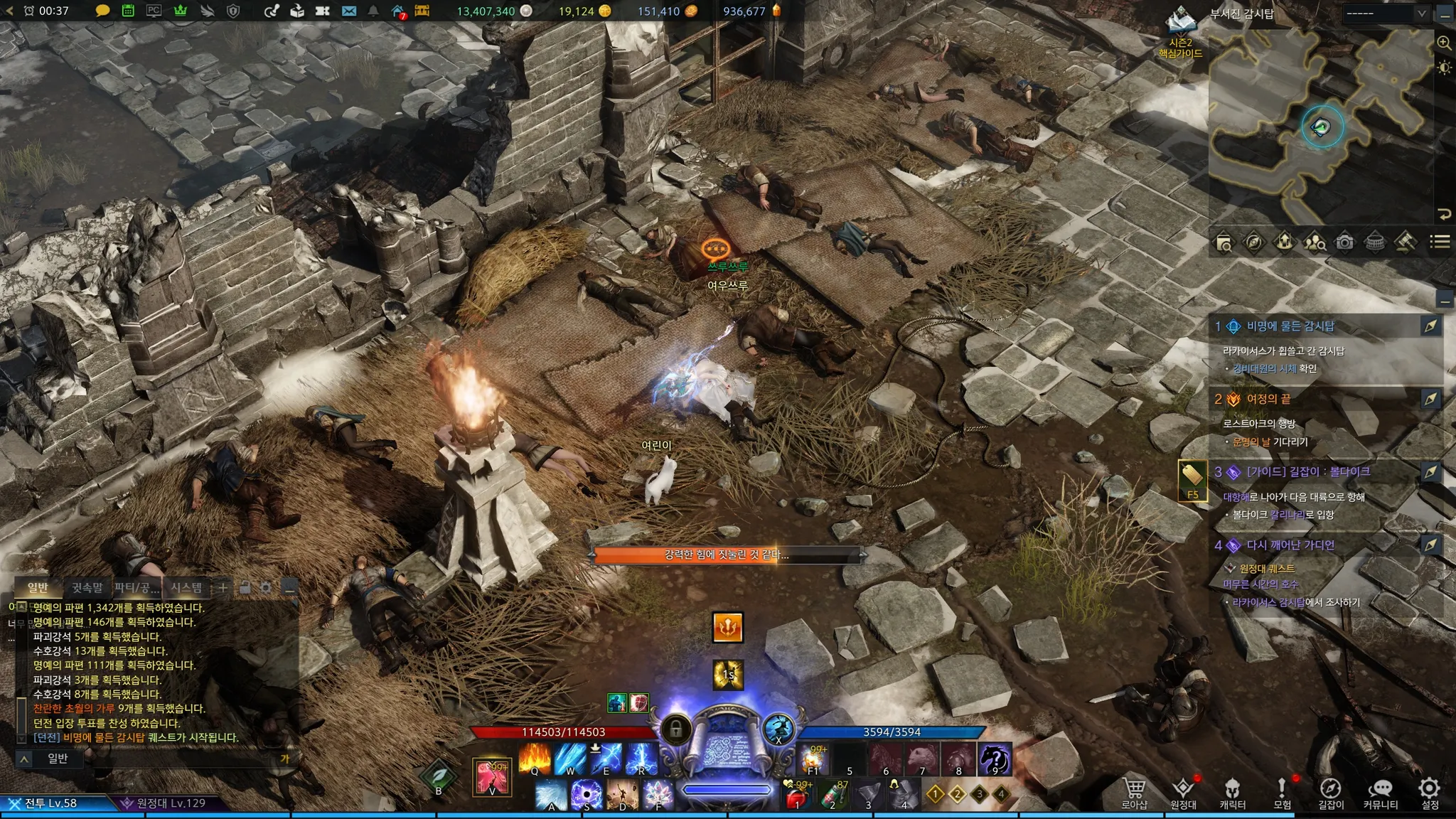Zoom in the minimap with the magnifier button
The height and width of the screenshot is (819, 1456).
1444,43
